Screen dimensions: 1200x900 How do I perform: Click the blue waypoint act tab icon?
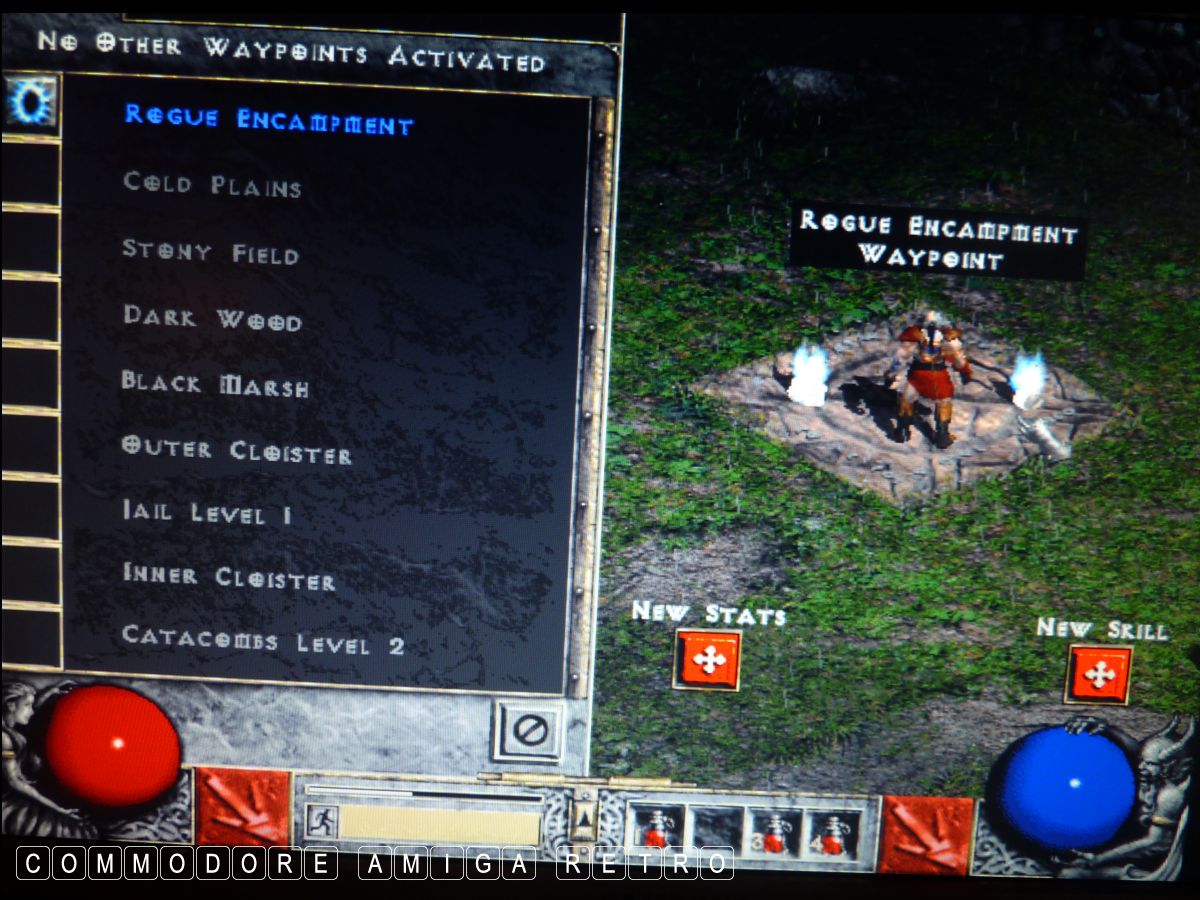(x=30, y=103)
